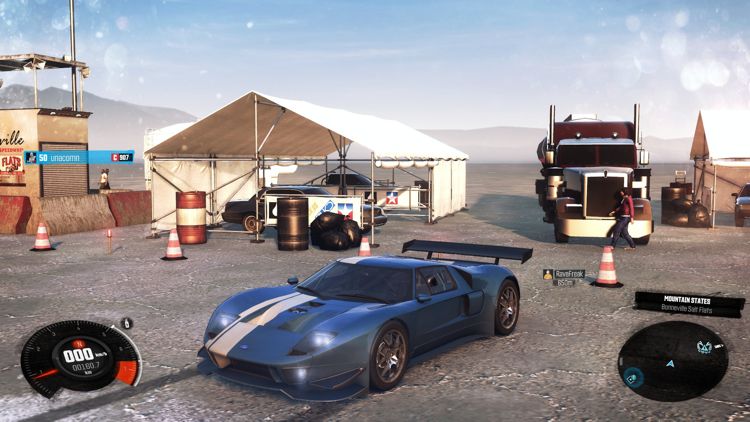Select the unacomn player tag
Image resolution: width=750 pixels, height=422 pixels.
click(x=79, y=157)
